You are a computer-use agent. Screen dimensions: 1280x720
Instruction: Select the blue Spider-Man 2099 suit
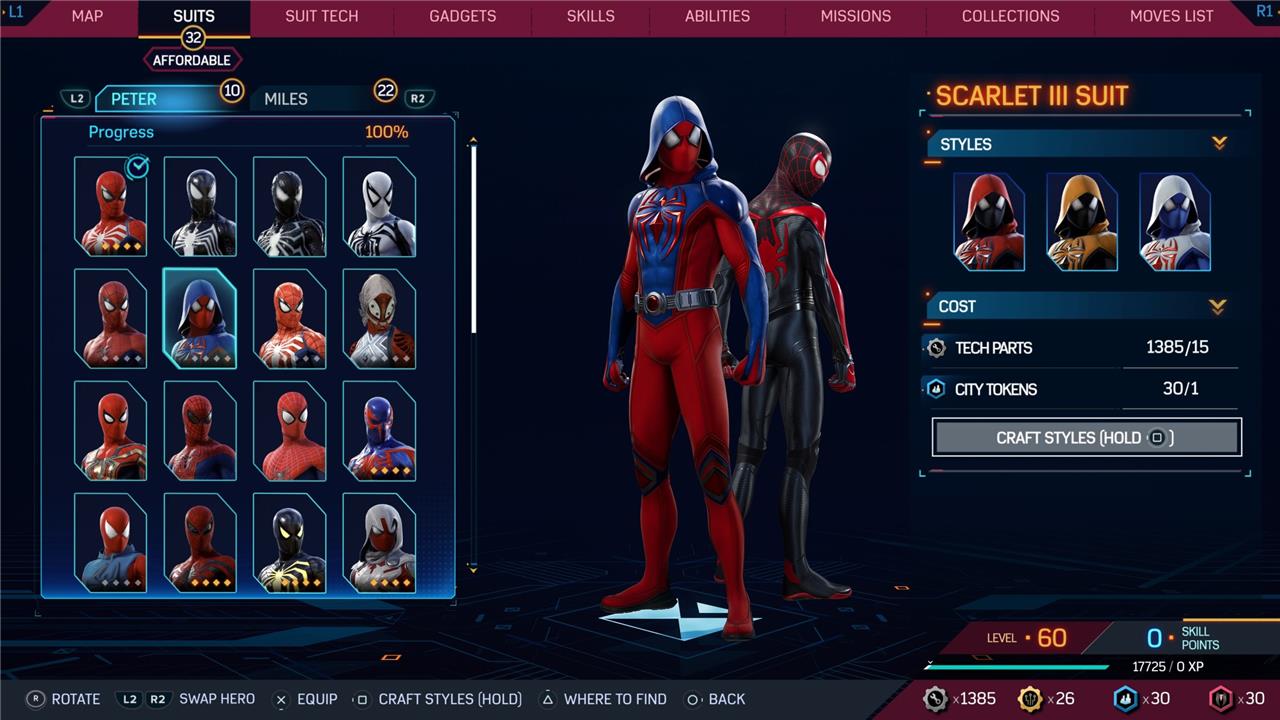(x=379, y=431)
